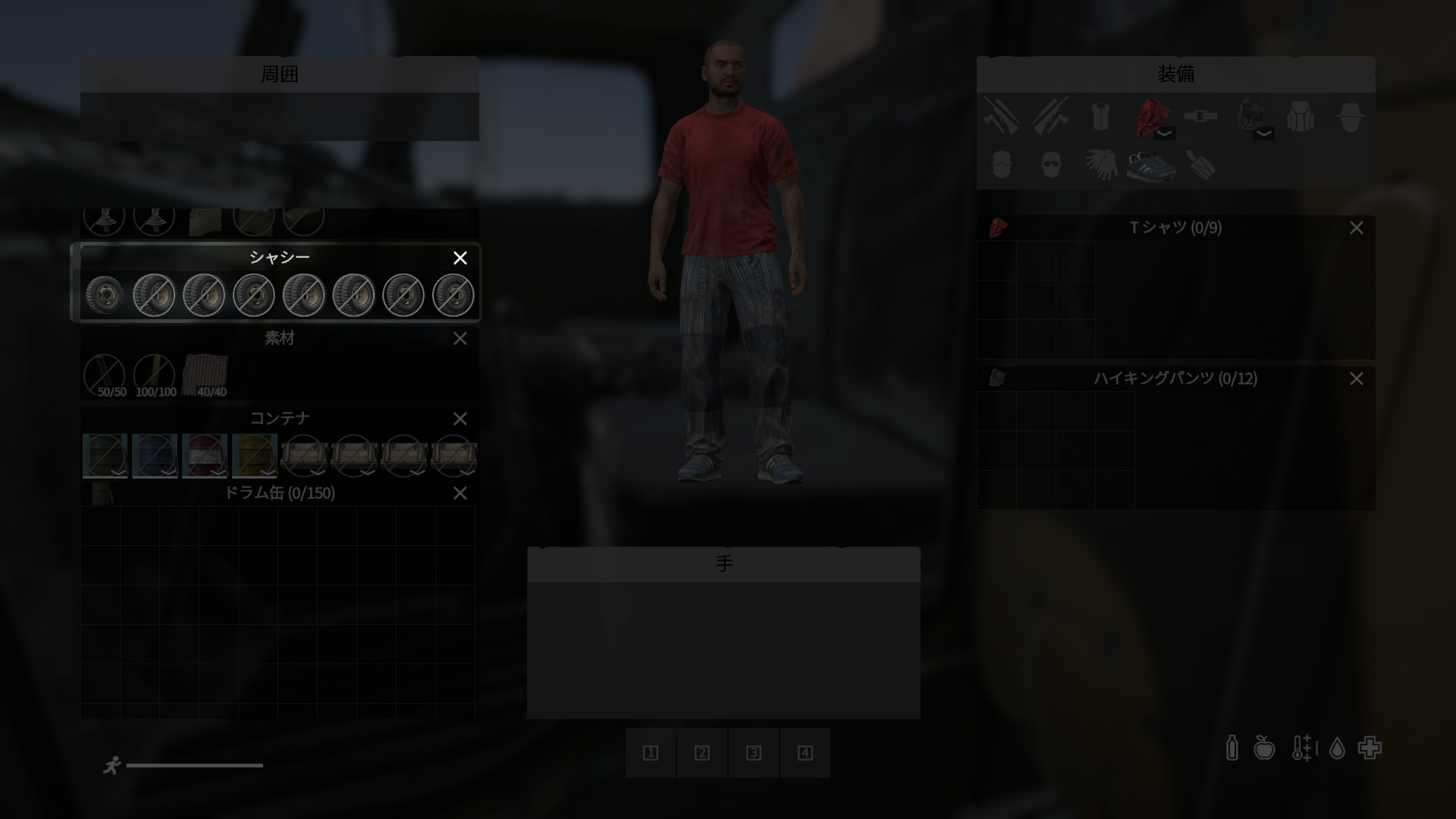Select the blue barrel container slot
1456x819 pixels.
coord(155,455)
